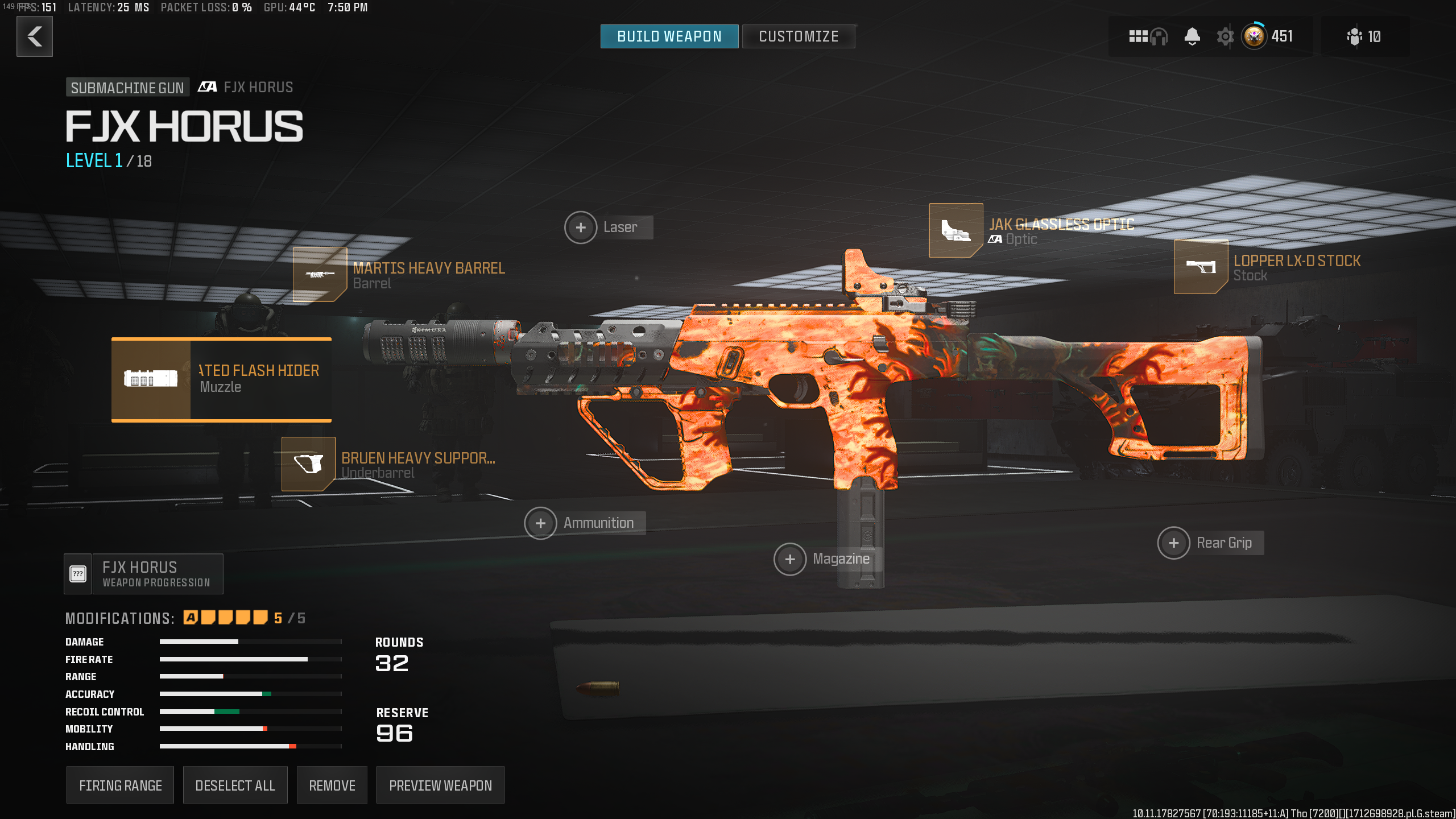Open the Martis Heavy Barrel slot
Image resolution: width=1456 pixels, height=819 pixels.
[x=320, y=275]
